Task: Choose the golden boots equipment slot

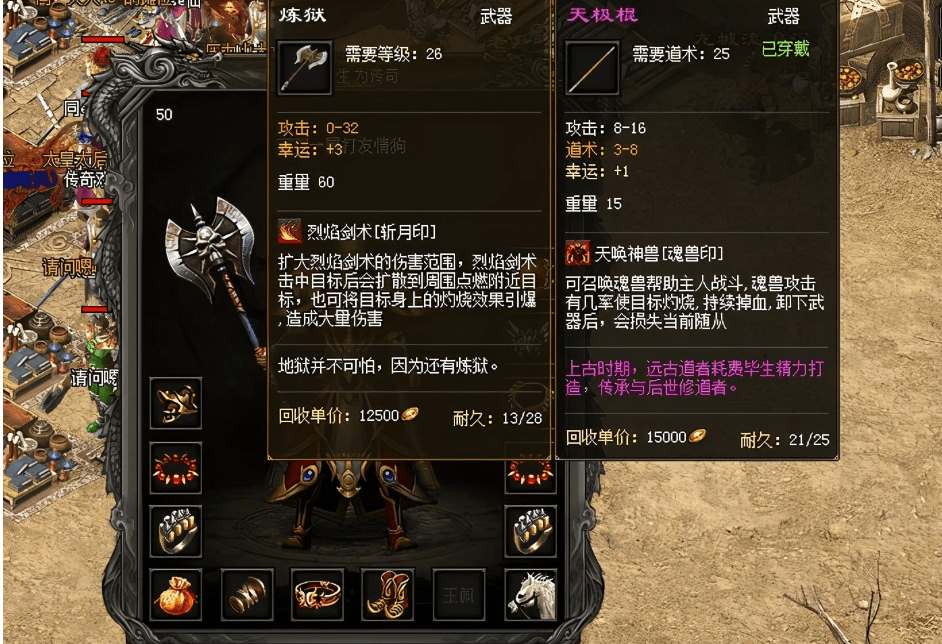Action: tap(388, 595)
